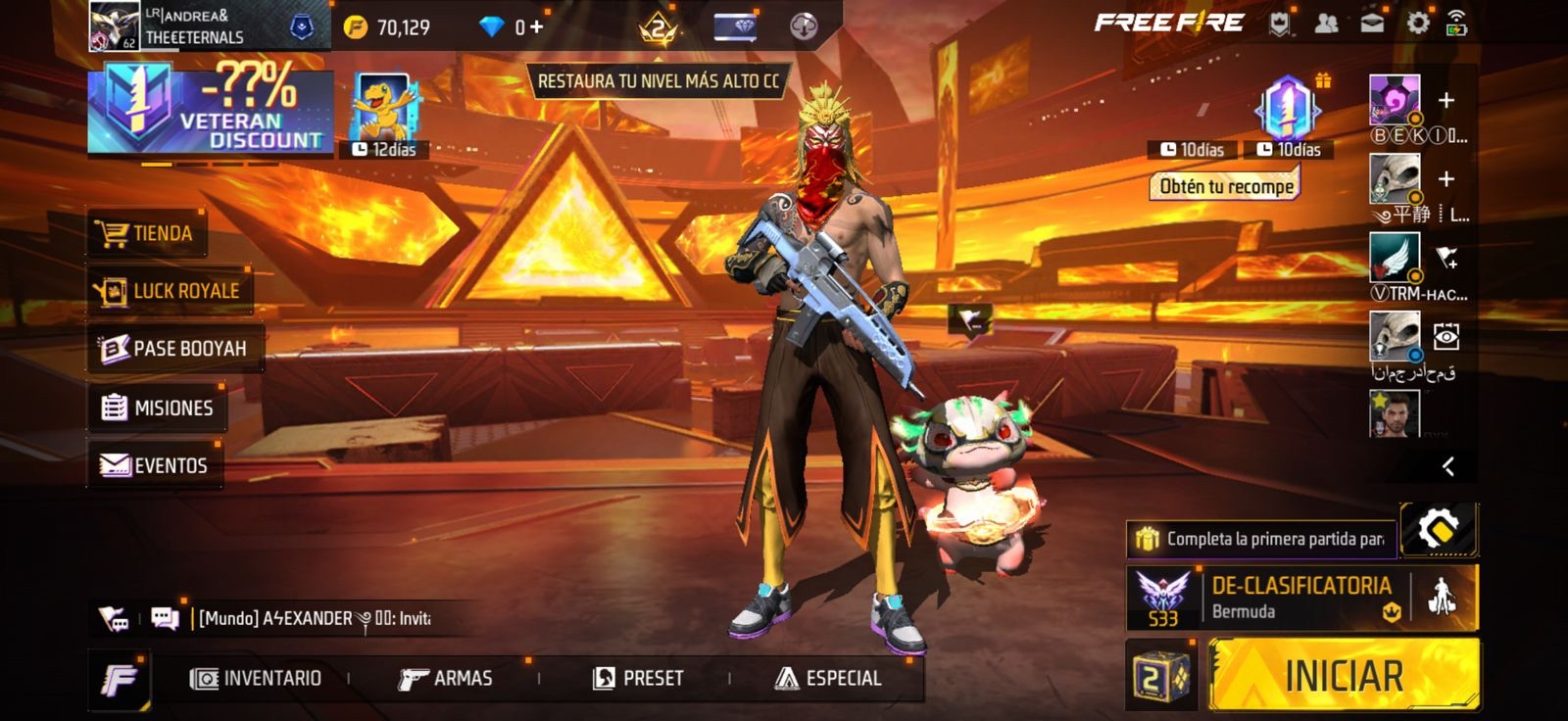
Task: Open the mail envelope icon
Action: 1372,24
